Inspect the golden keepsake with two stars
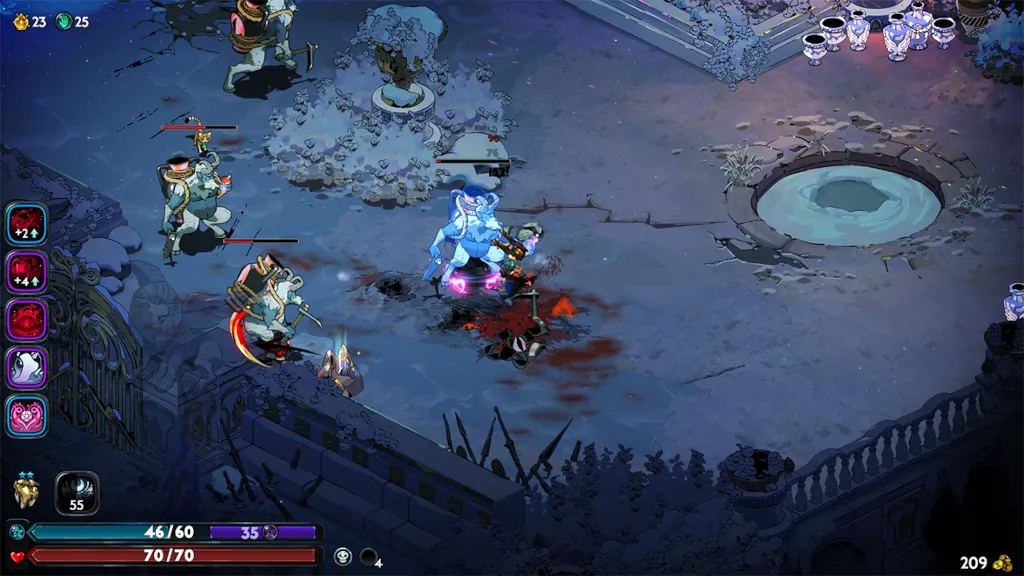Image resolution: width=1024 pixels, height=576 pixels. tap(26, 490)
